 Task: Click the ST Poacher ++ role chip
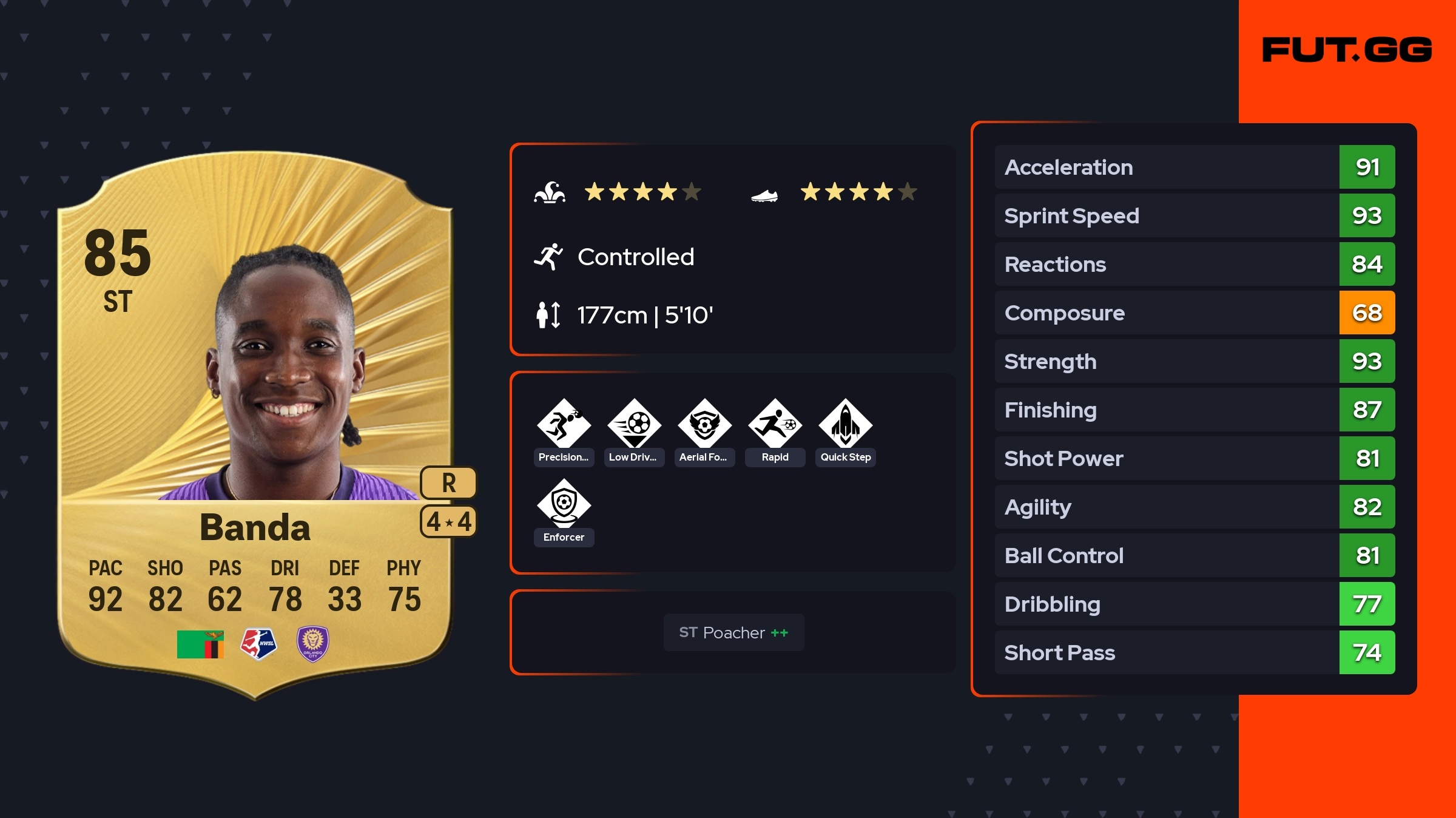(733, 632)
